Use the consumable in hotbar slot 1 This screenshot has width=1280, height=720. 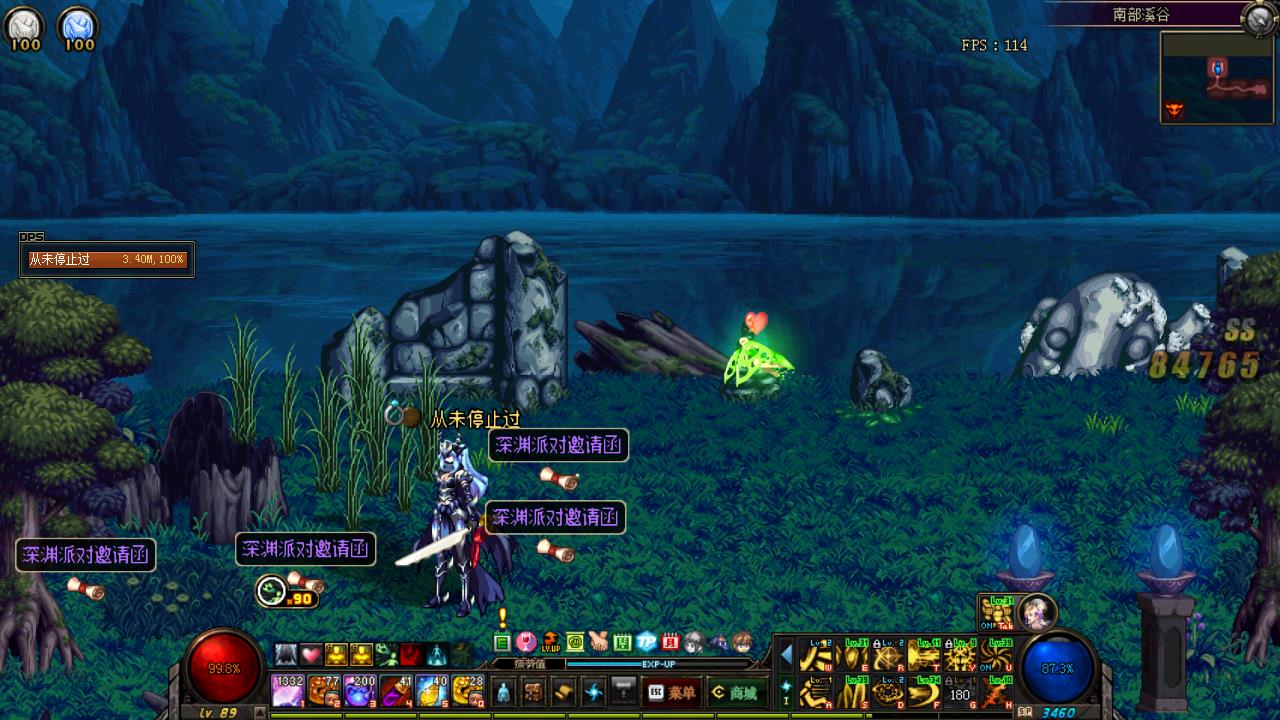point(288,691)
